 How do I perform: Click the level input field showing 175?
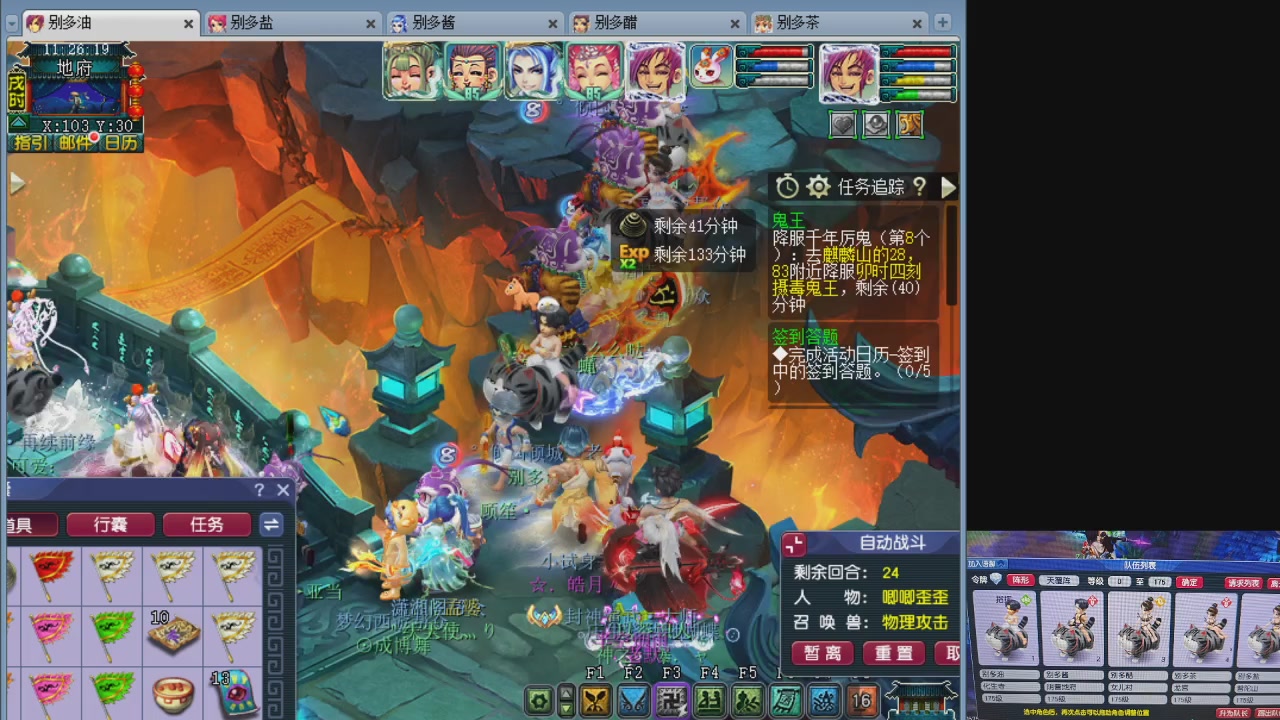point(1159,580)
